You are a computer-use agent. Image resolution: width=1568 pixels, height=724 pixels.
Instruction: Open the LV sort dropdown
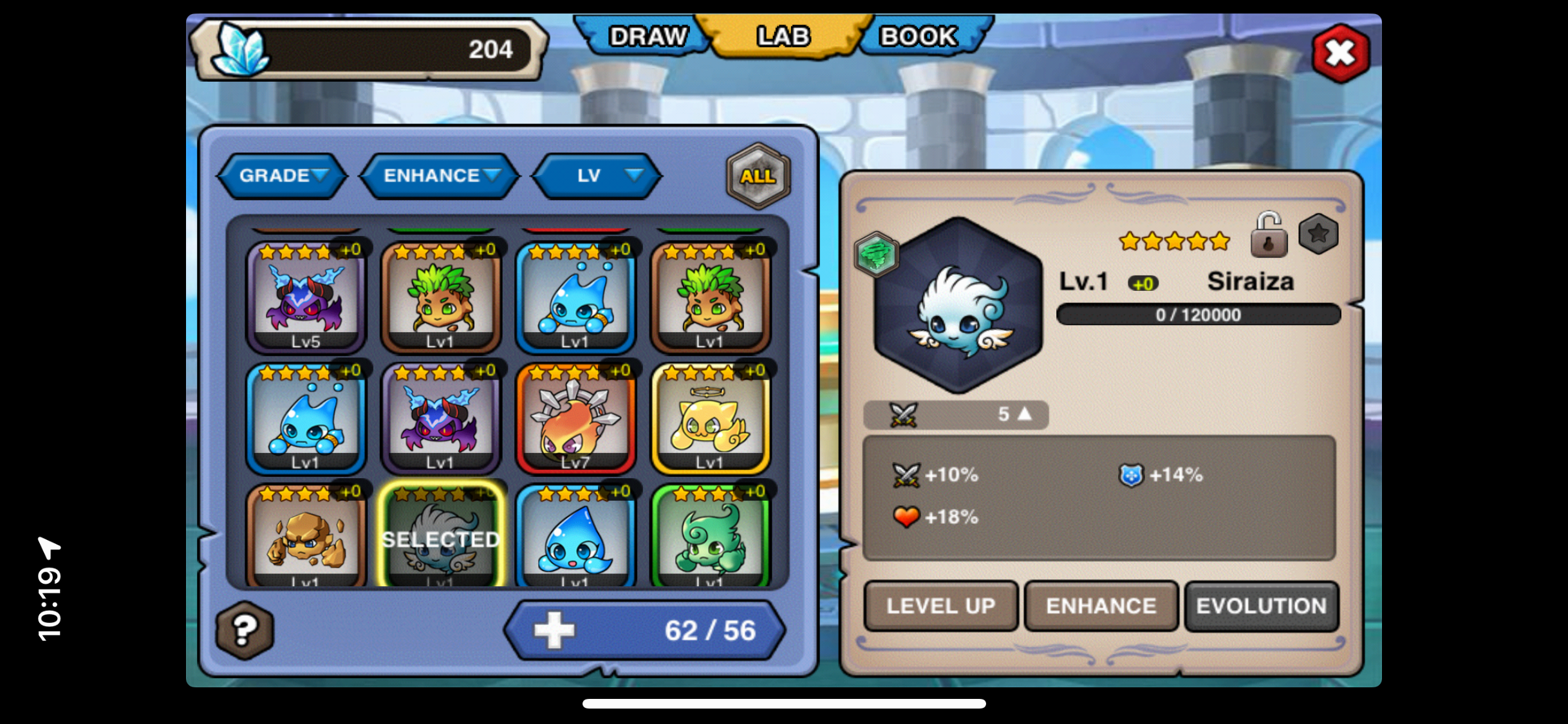[597, 176]
